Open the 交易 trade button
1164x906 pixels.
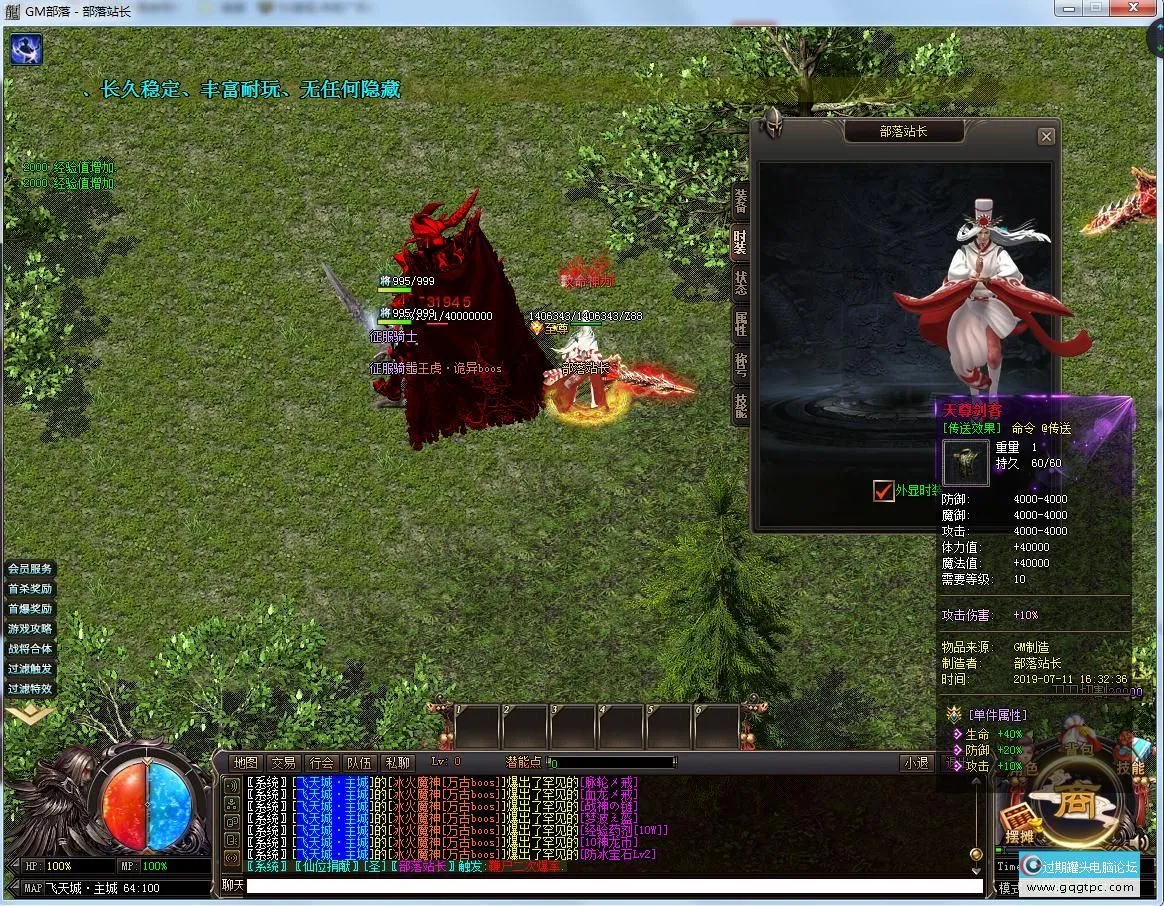283,763
